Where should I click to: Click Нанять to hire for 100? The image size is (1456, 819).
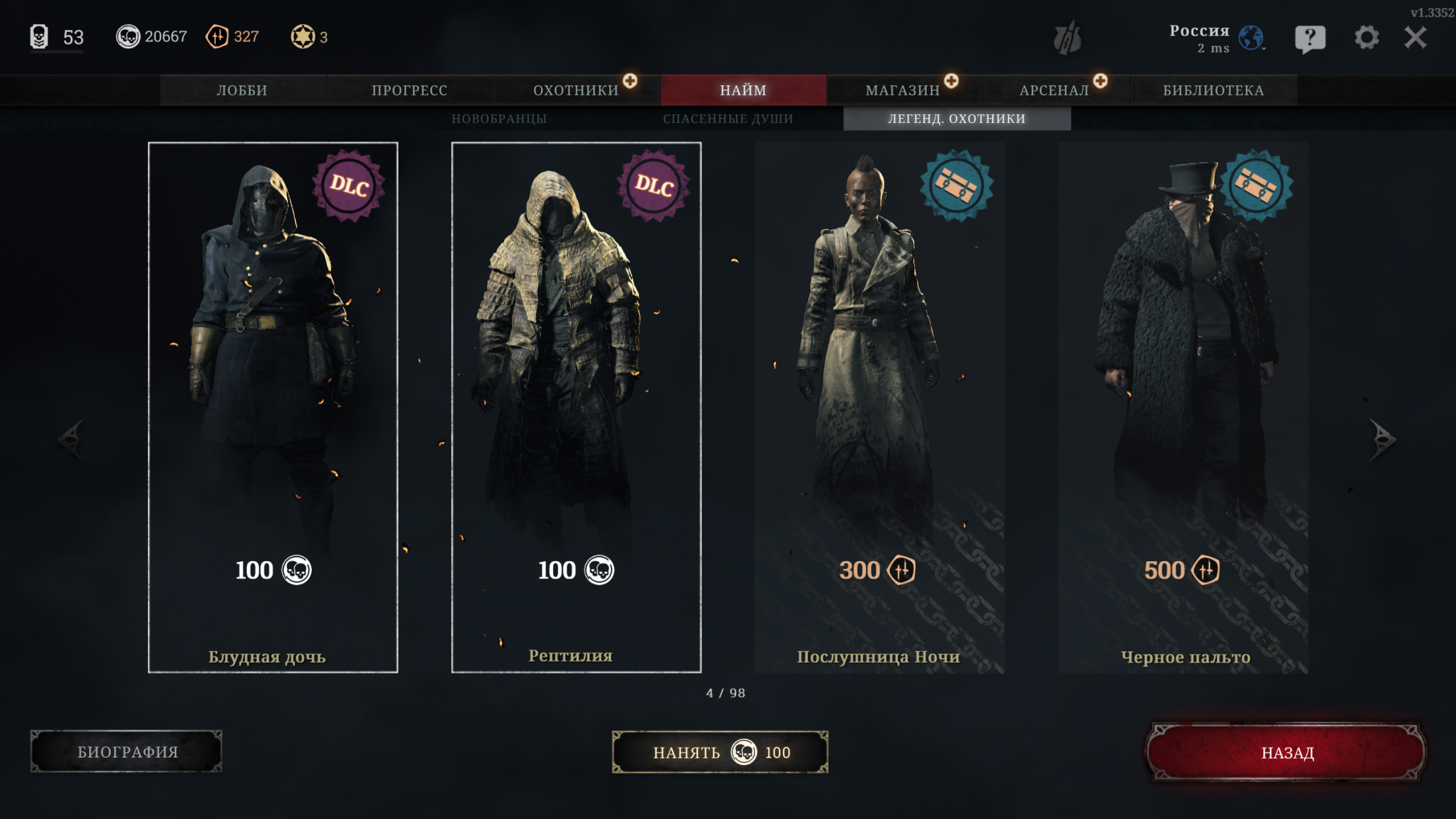[720, 752]
